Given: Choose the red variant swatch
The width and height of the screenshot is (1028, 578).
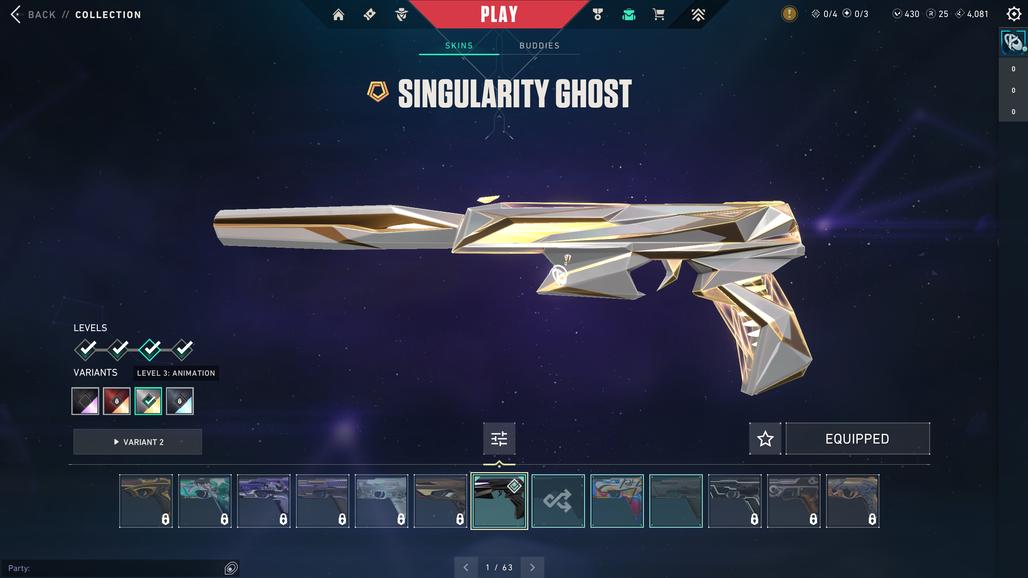Looking at the screenshot, I should pyautogui.click(x=117, y=401).
